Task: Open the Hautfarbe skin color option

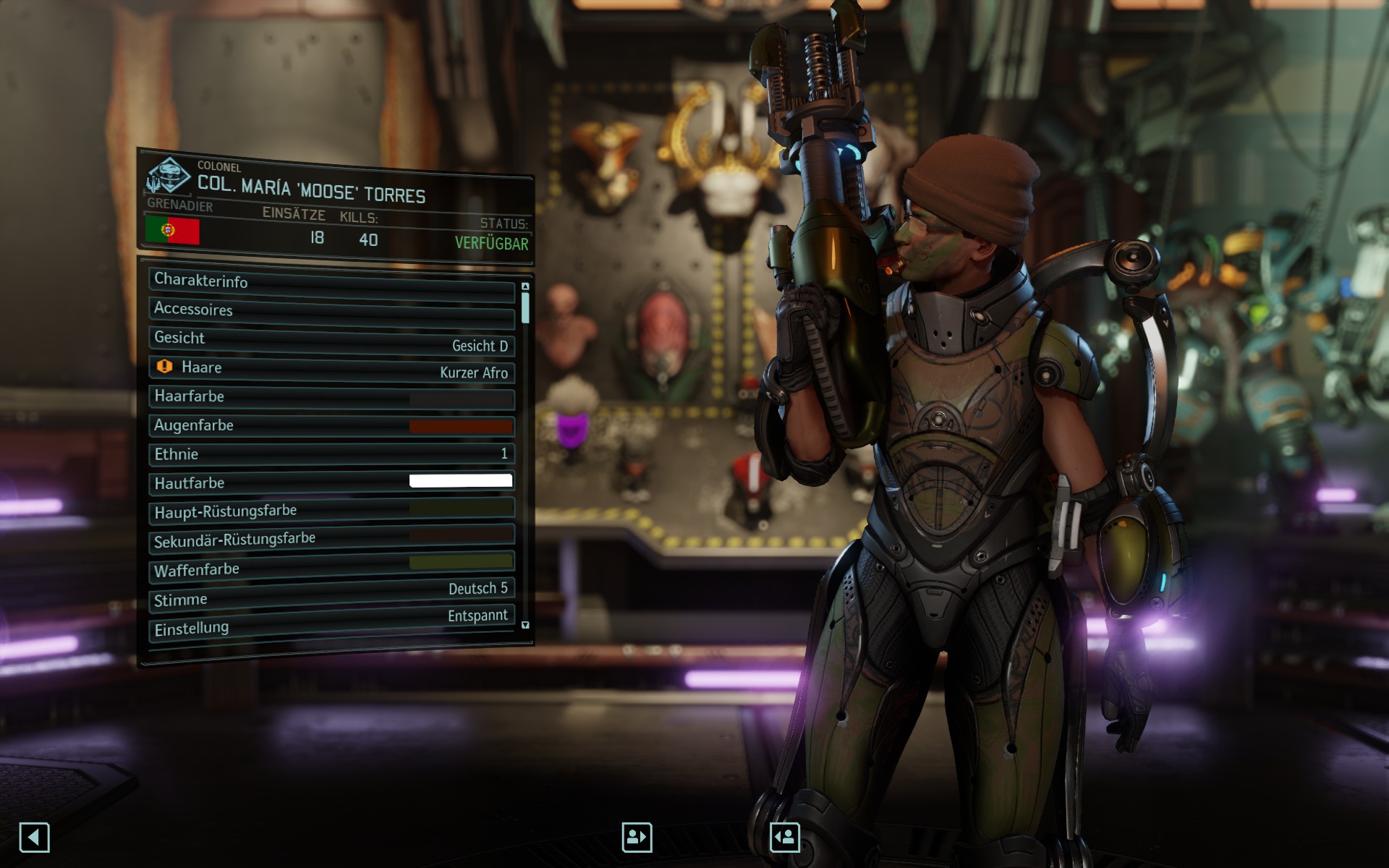Action: point(331,482)
